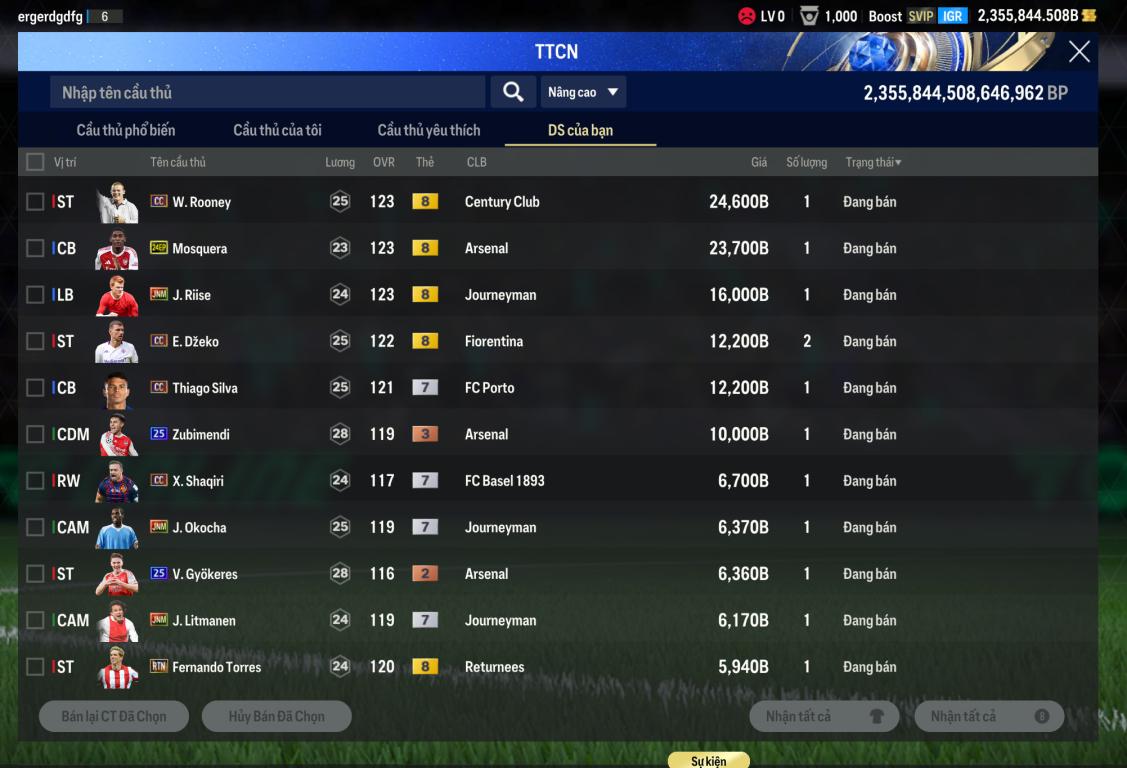Mark the Zubimendi checkbox
The image size is (1127, 768).
tap(35, 434)
